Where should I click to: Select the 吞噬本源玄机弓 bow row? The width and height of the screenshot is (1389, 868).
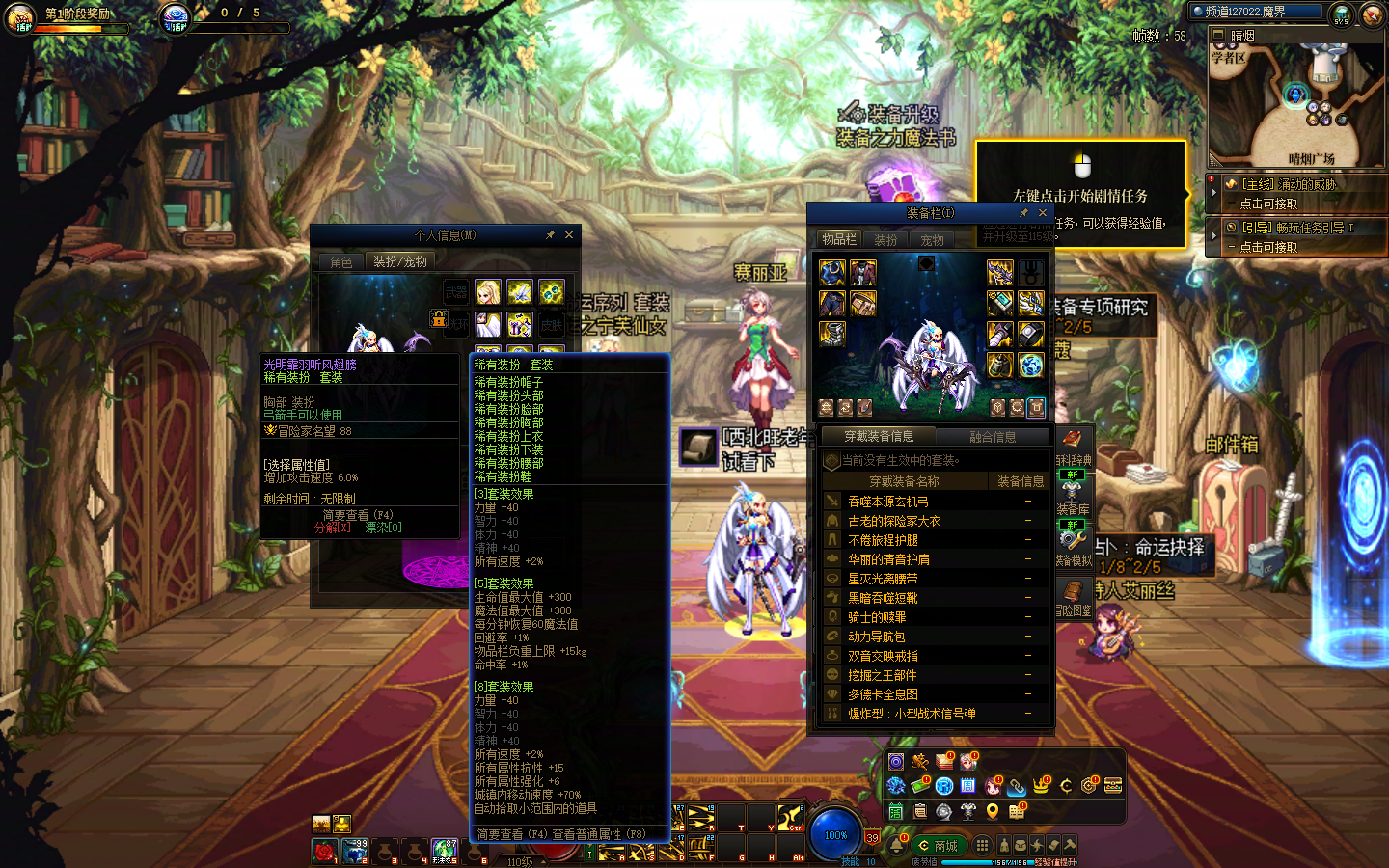[888, 502]
